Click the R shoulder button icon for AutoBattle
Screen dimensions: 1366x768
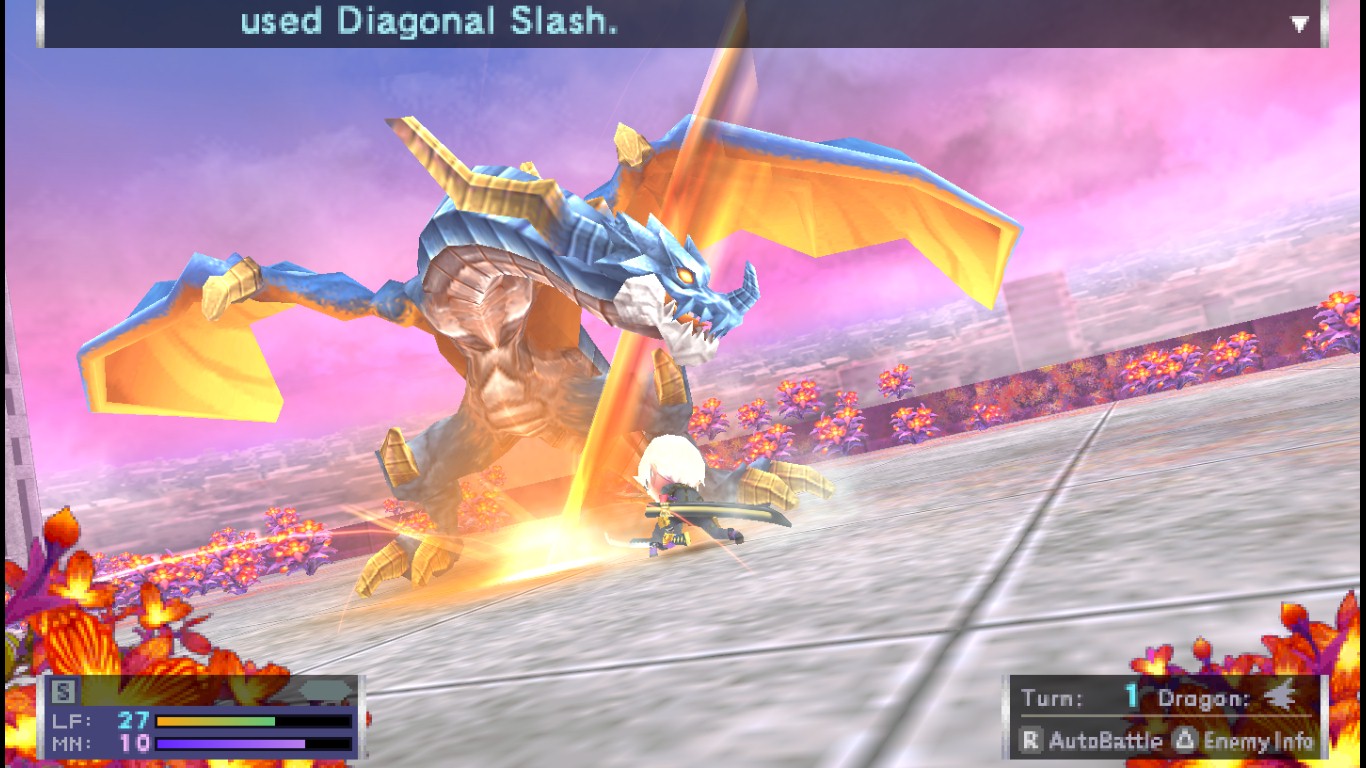point(1029,742)
